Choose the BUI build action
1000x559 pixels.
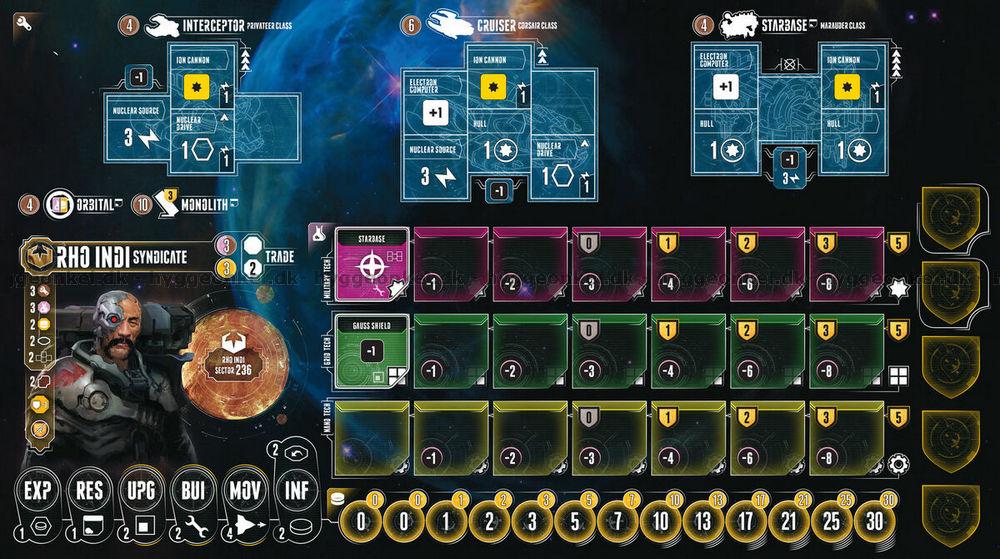tap(194, 491)
